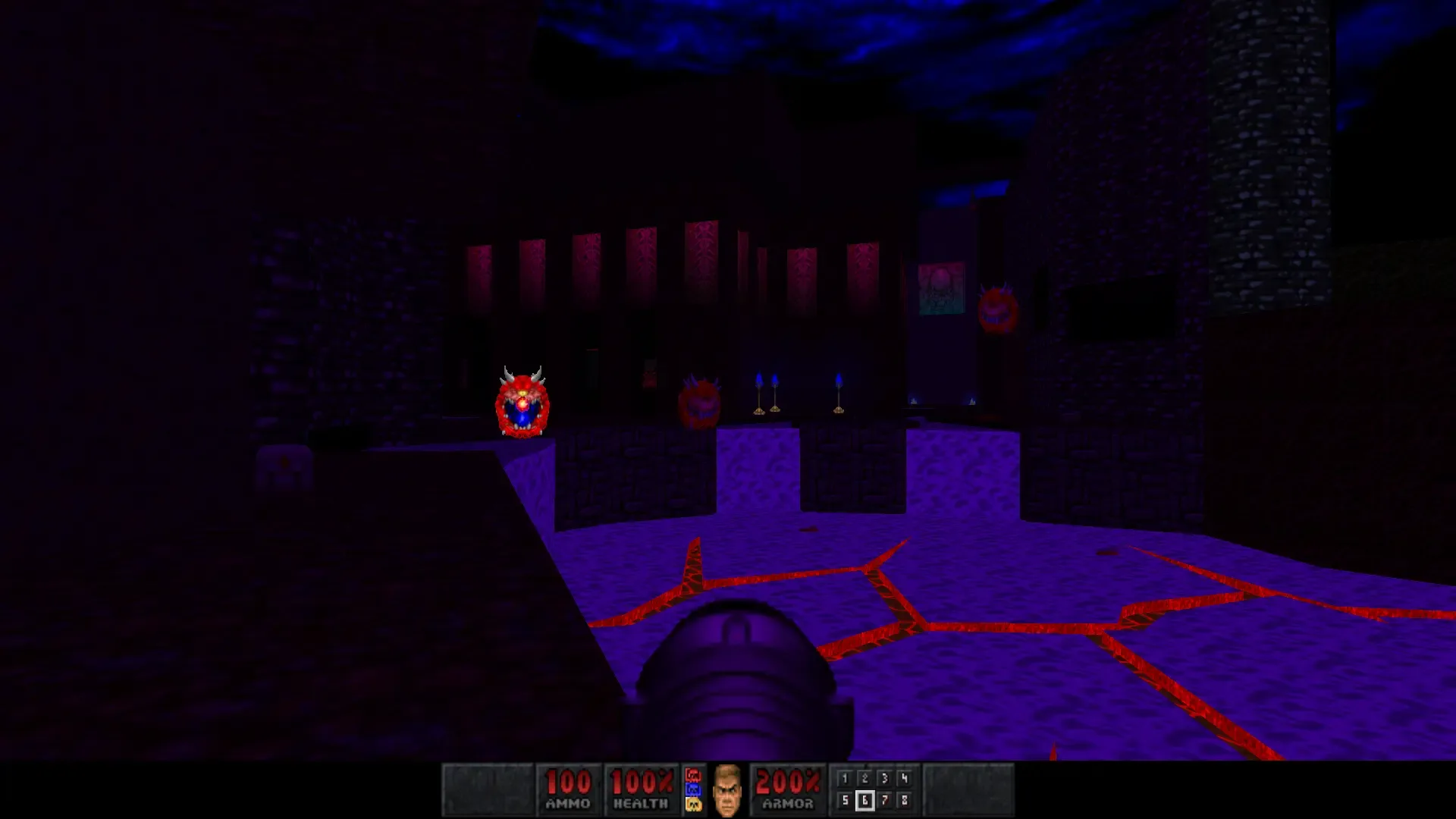Click weapon slot 3 in the arms panel
The height and width of the screenshot is (819, 1456).
click(x=884, y=777)
